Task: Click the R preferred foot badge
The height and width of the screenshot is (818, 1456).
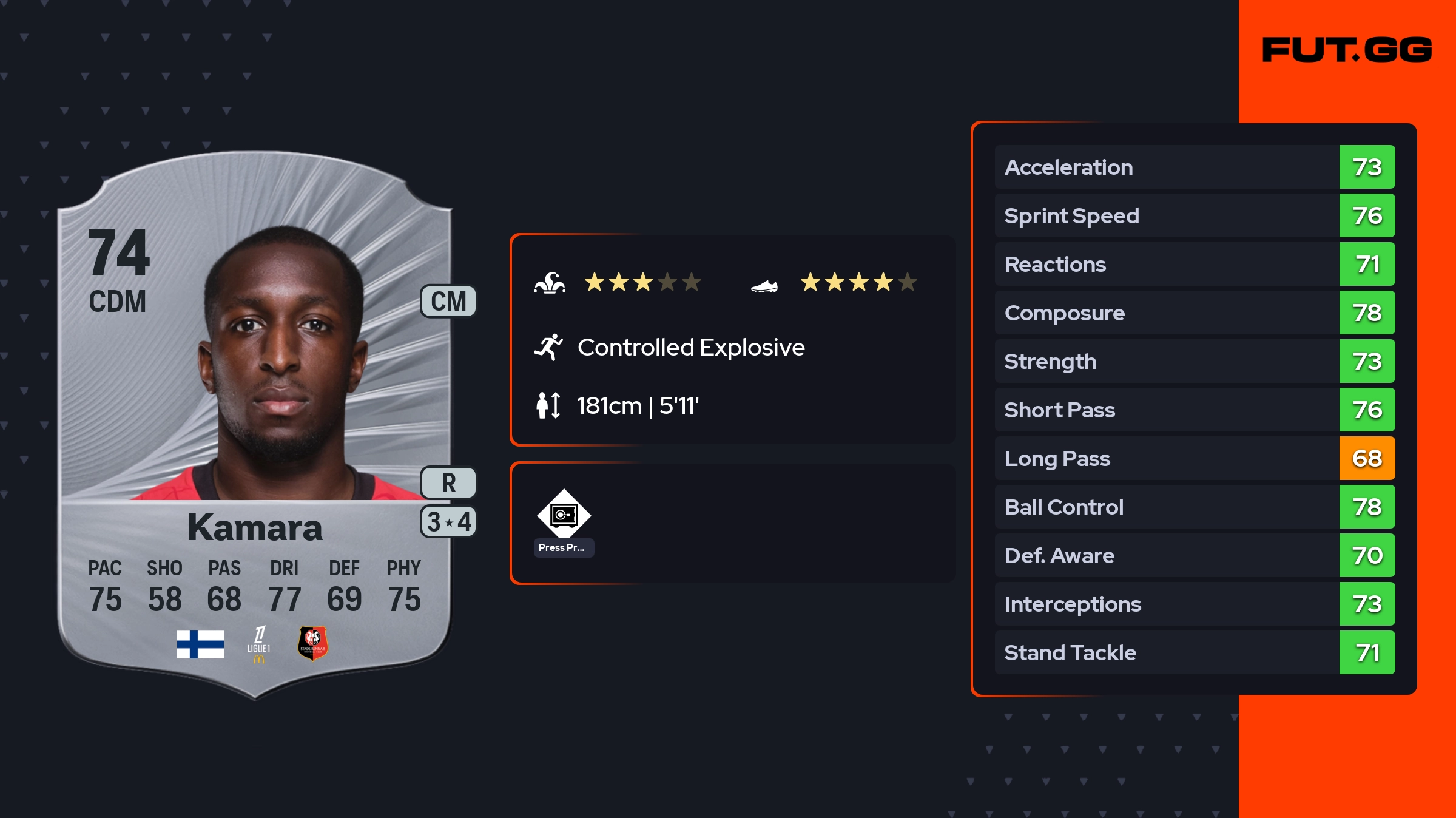Action: point(448,483)
